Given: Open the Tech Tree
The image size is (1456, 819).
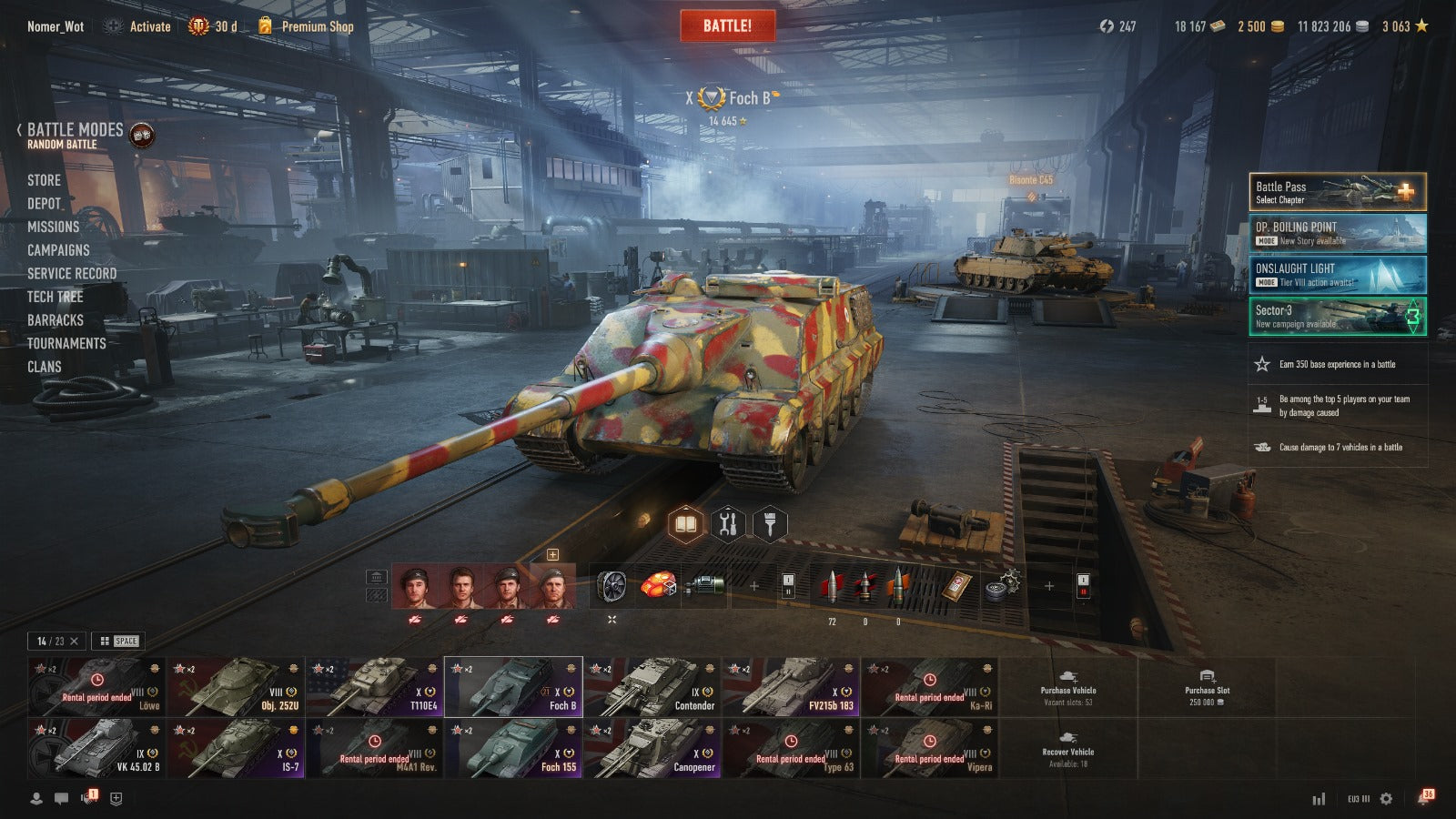Looking at the screenshot, I should point(55,297).
